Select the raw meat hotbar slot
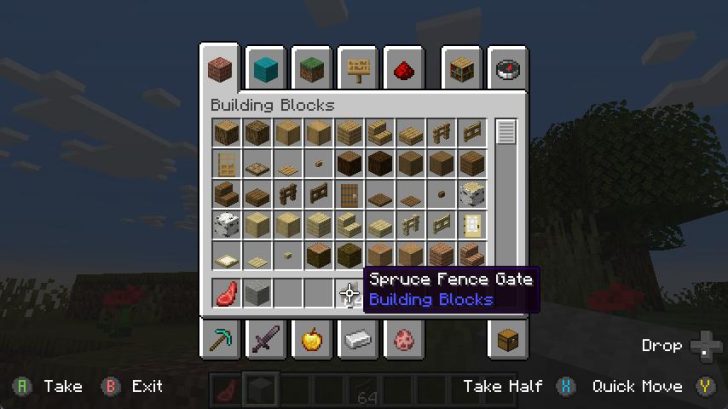728x409 pixels. point(226,293)
